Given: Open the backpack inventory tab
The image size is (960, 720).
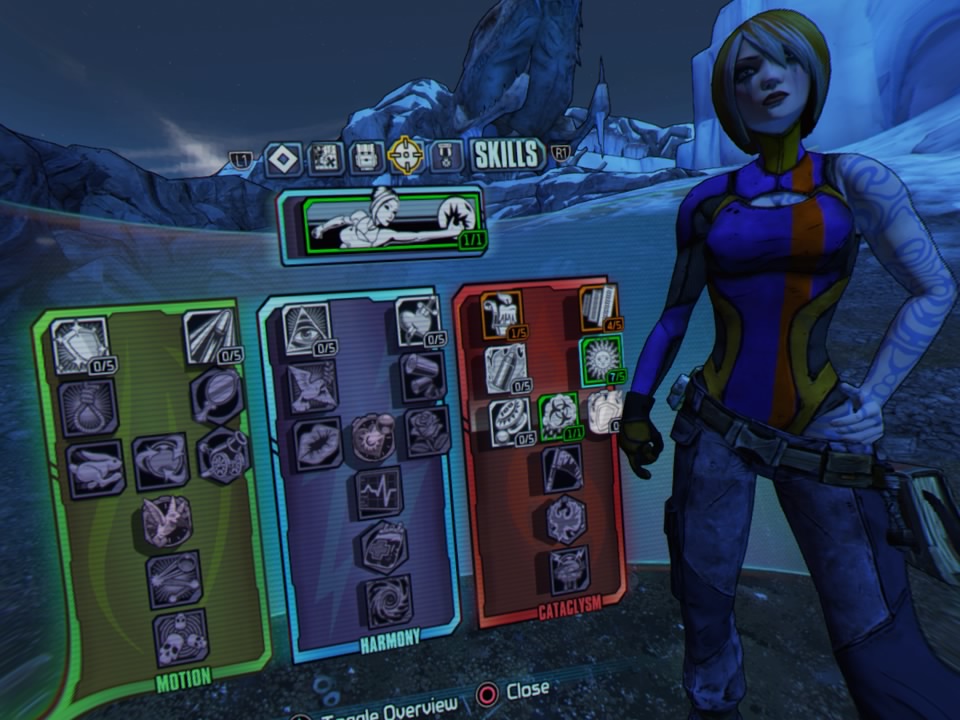Looking at the screenshot, I should tap(366, 158).
